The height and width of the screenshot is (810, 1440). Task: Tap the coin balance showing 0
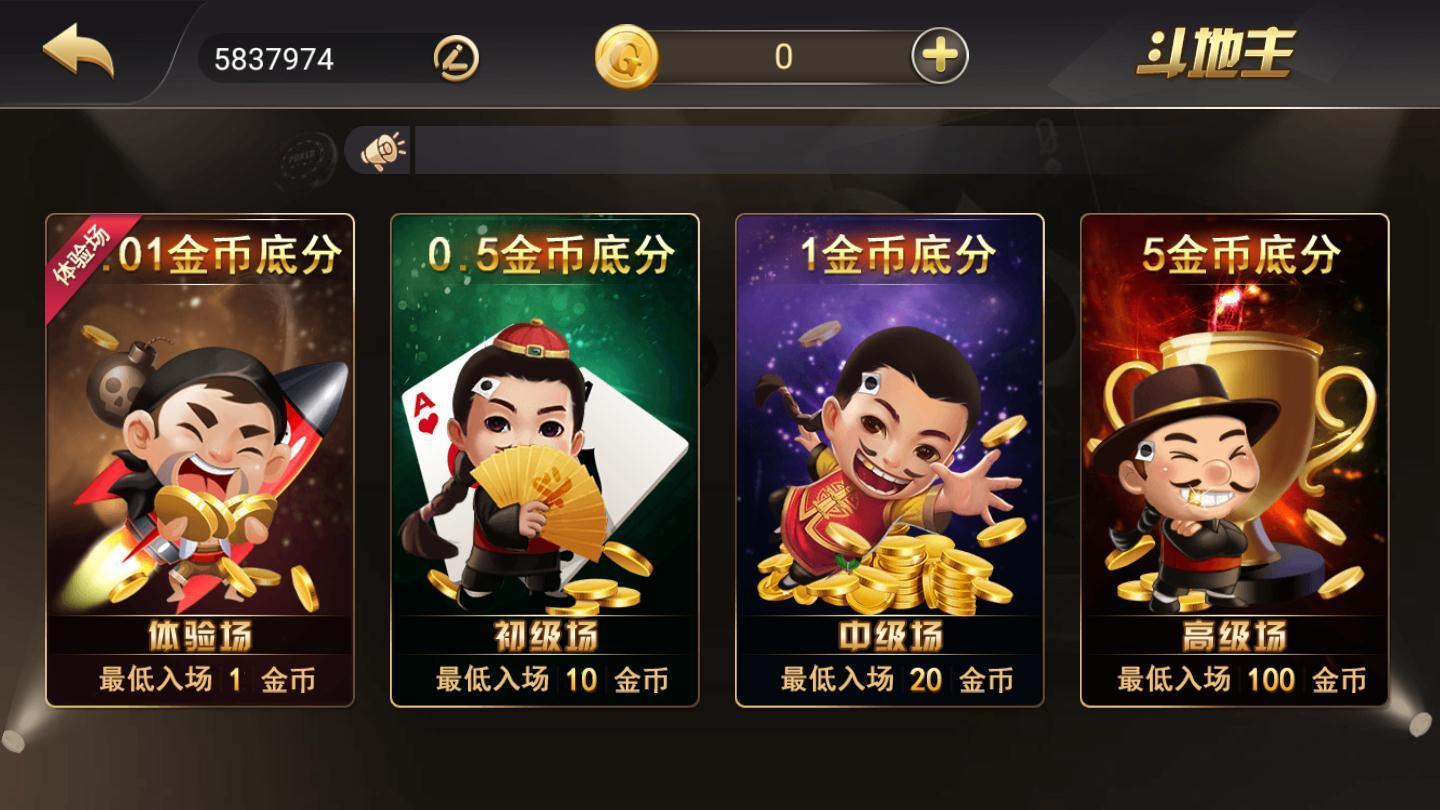point(785,57)
